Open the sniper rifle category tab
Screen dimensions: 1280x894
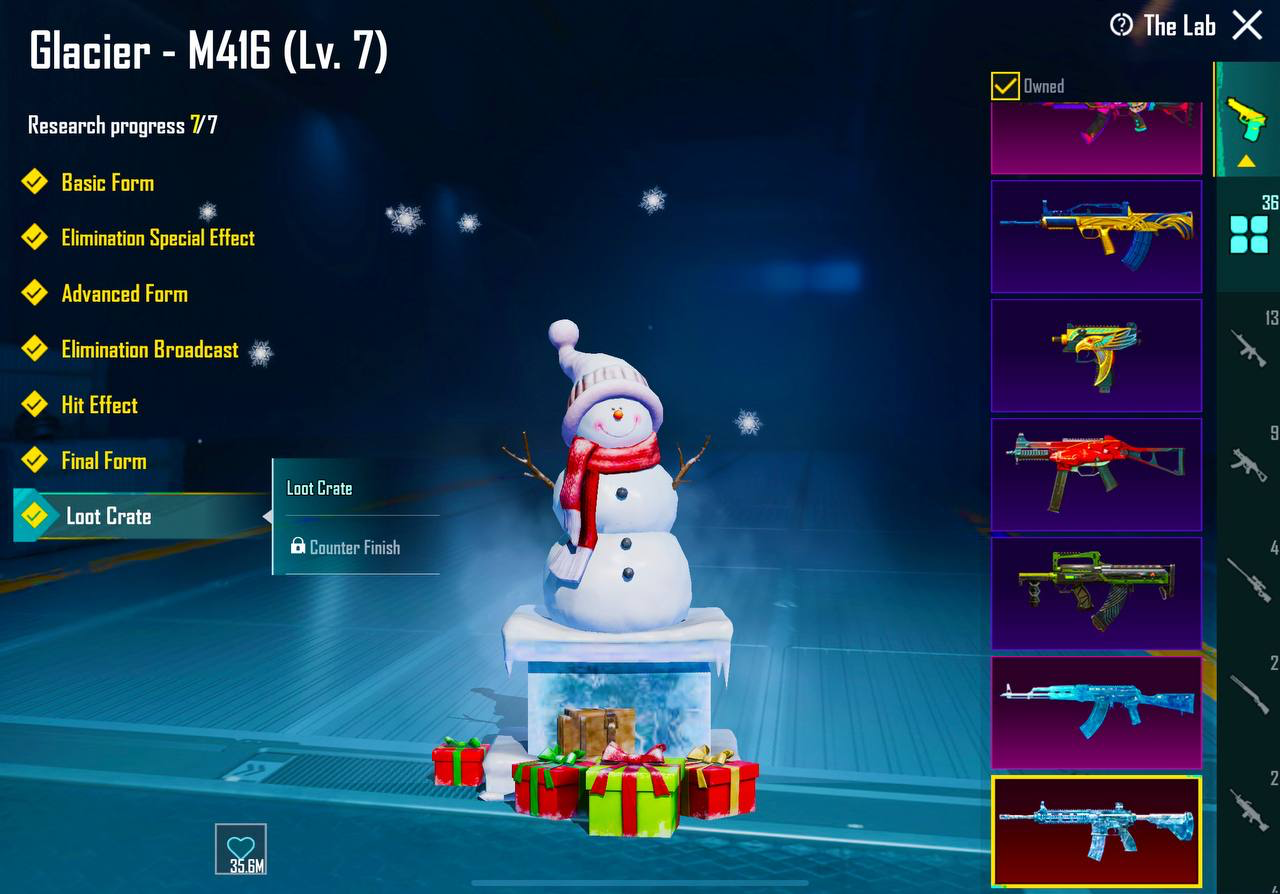point(1248,579)
